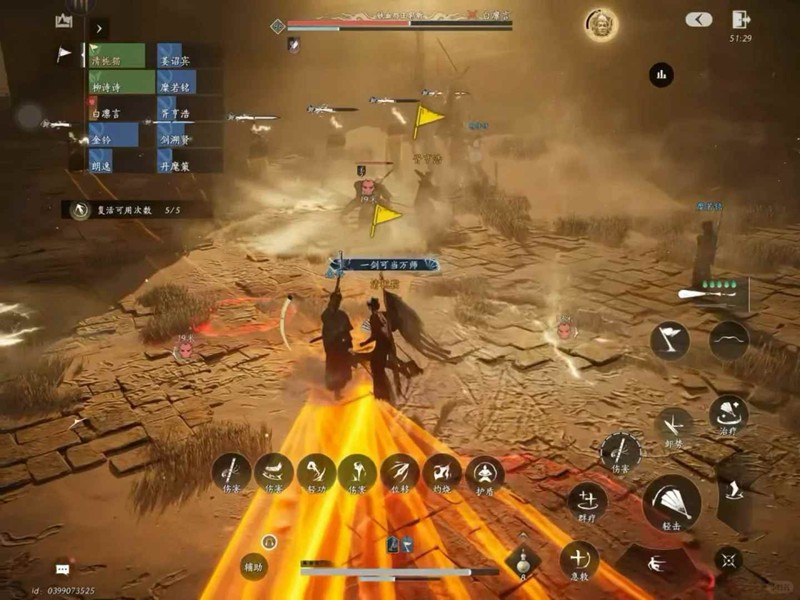Activate the 卸势 skill
The height and width of the screenshot is (600, 800).
click(x=674, y=424)
